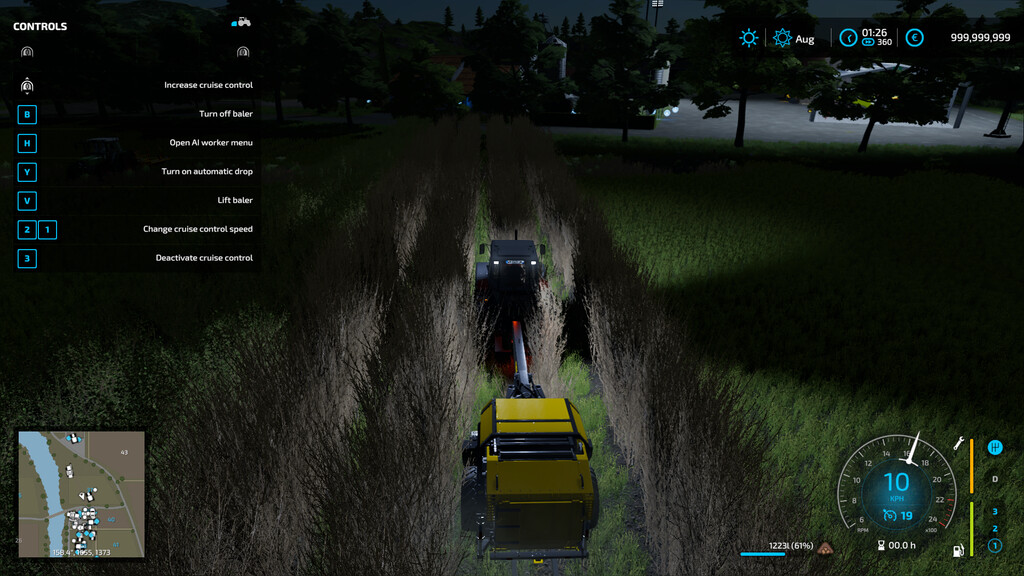Click the blue gearbox icon
Viewport: 1024px width, 576px height.
(994, 447)
